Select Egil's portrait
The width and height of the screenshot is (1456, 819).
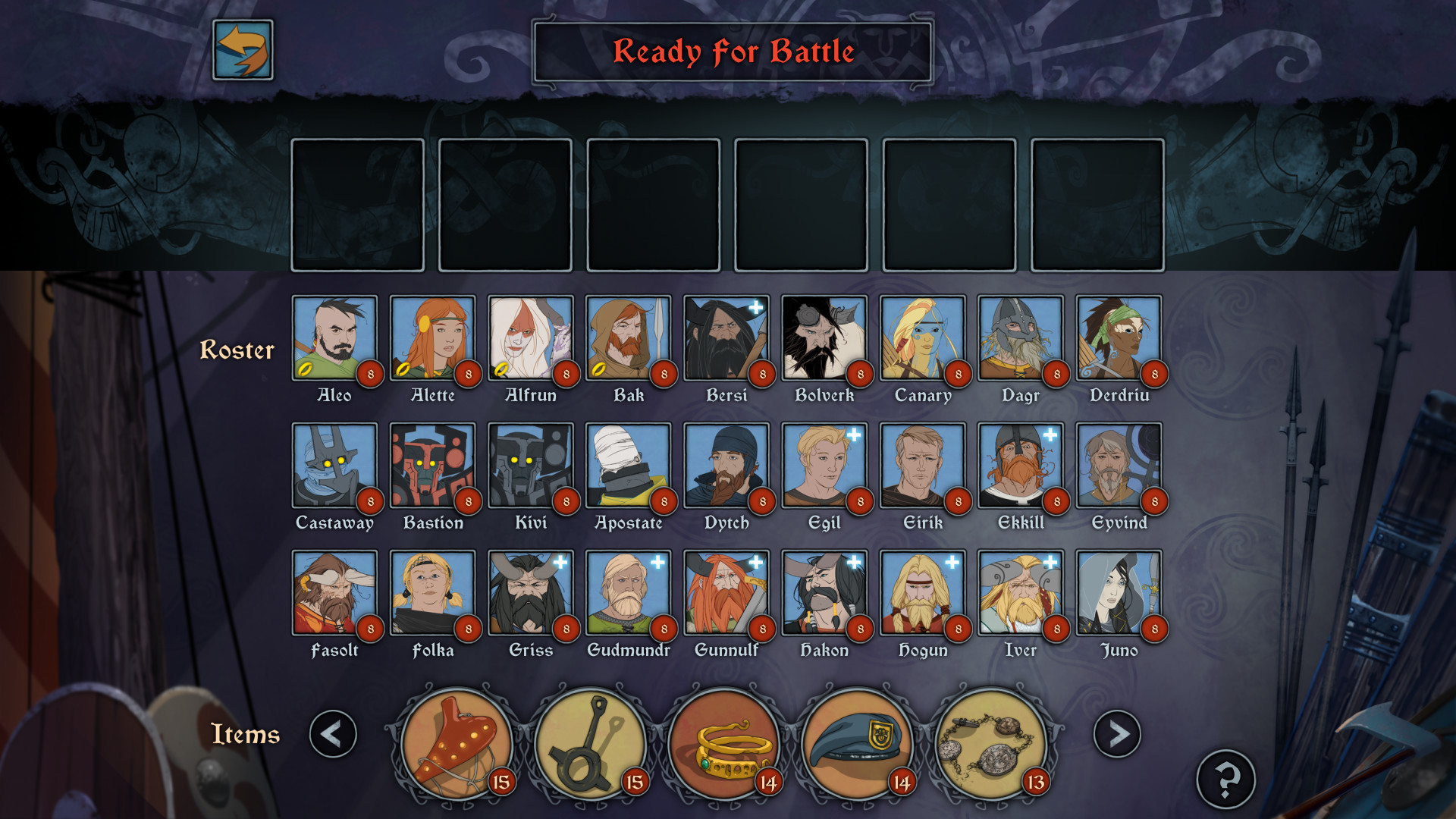(824, 465)
